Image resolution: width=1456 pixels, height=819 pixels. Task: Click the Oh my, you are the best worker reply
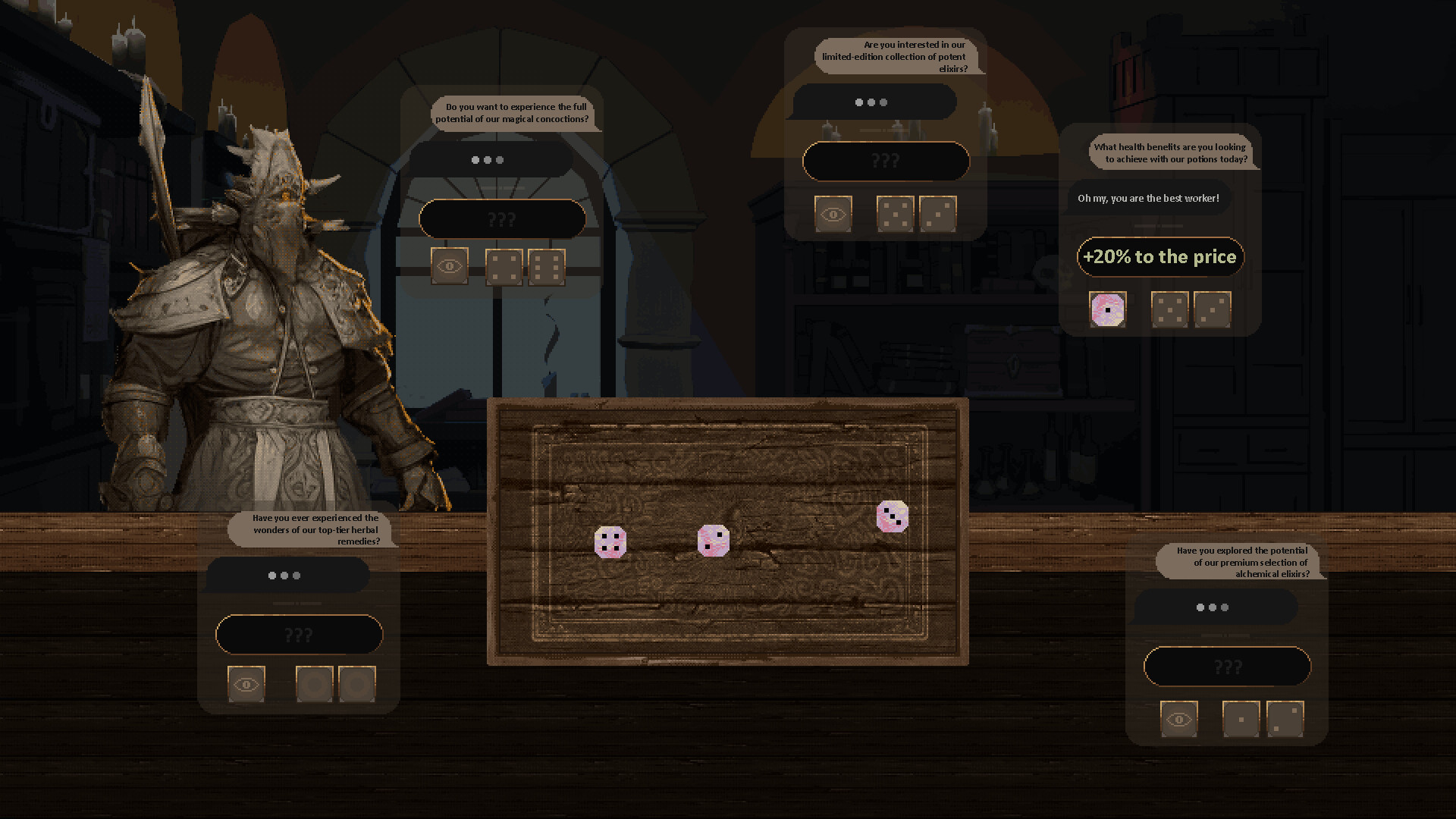coord(1148,198)
